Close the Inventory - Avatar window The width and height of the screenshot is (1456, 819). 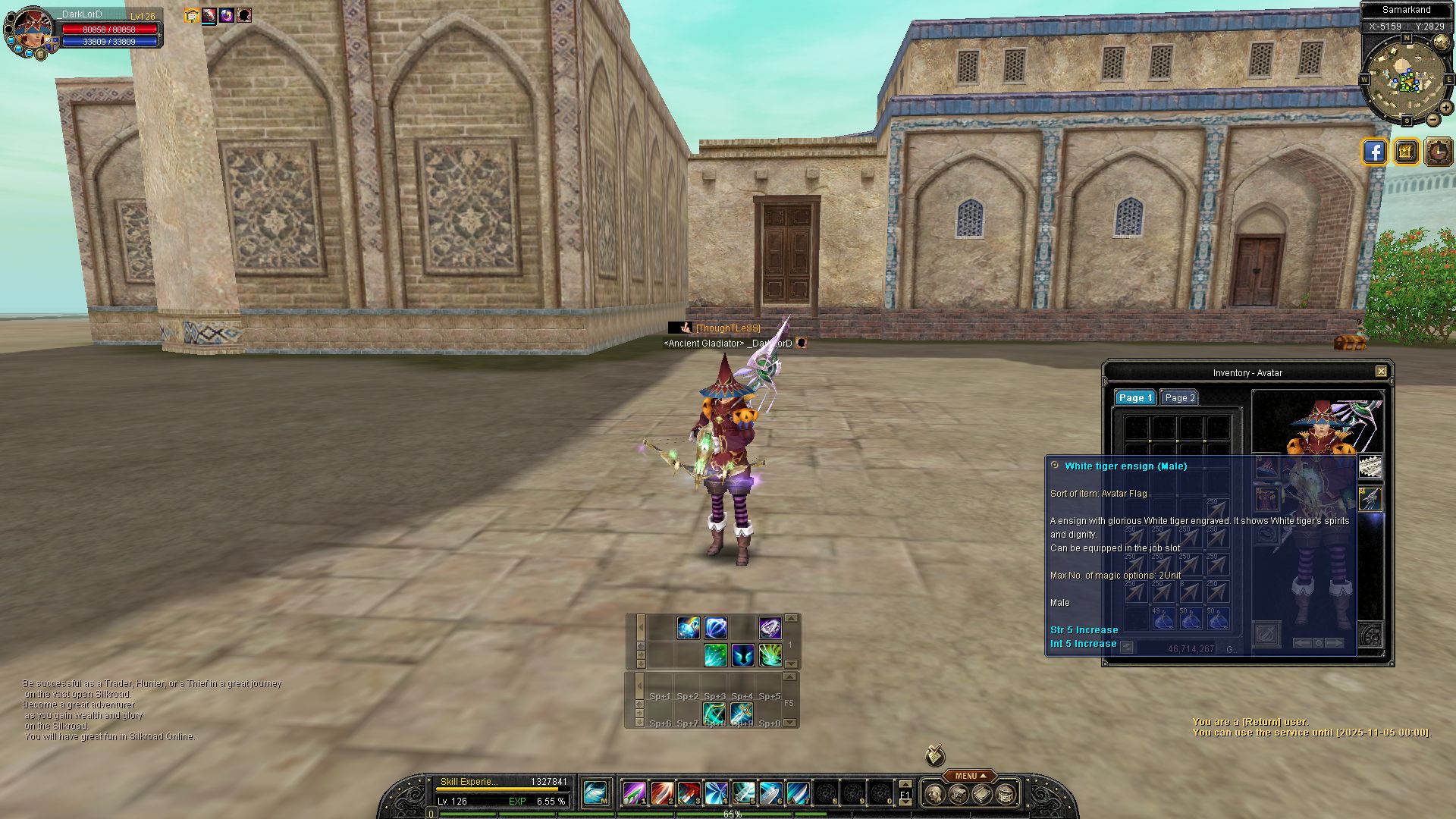1381,372
